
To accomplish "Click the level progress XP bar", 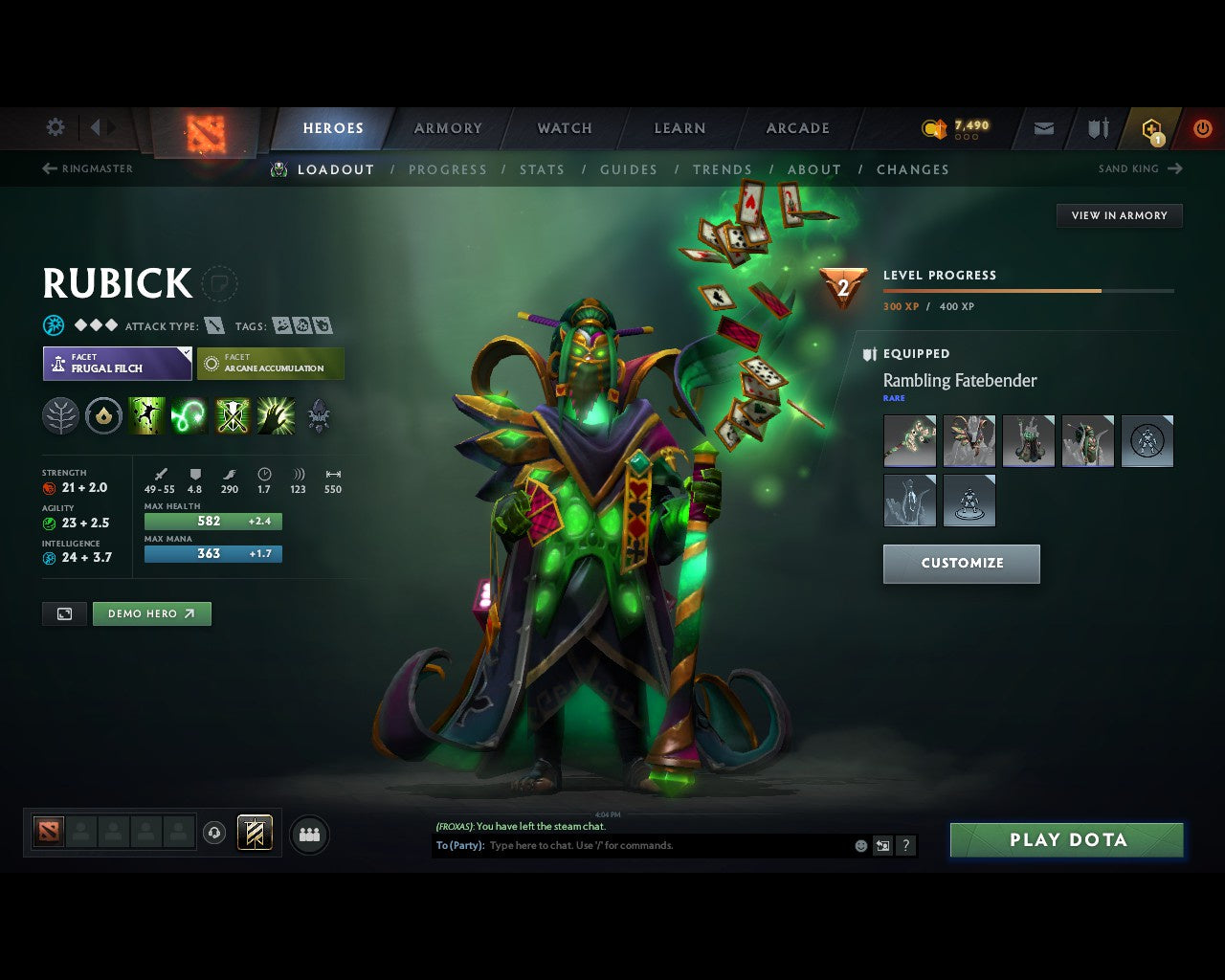I will click(1029, 291).
